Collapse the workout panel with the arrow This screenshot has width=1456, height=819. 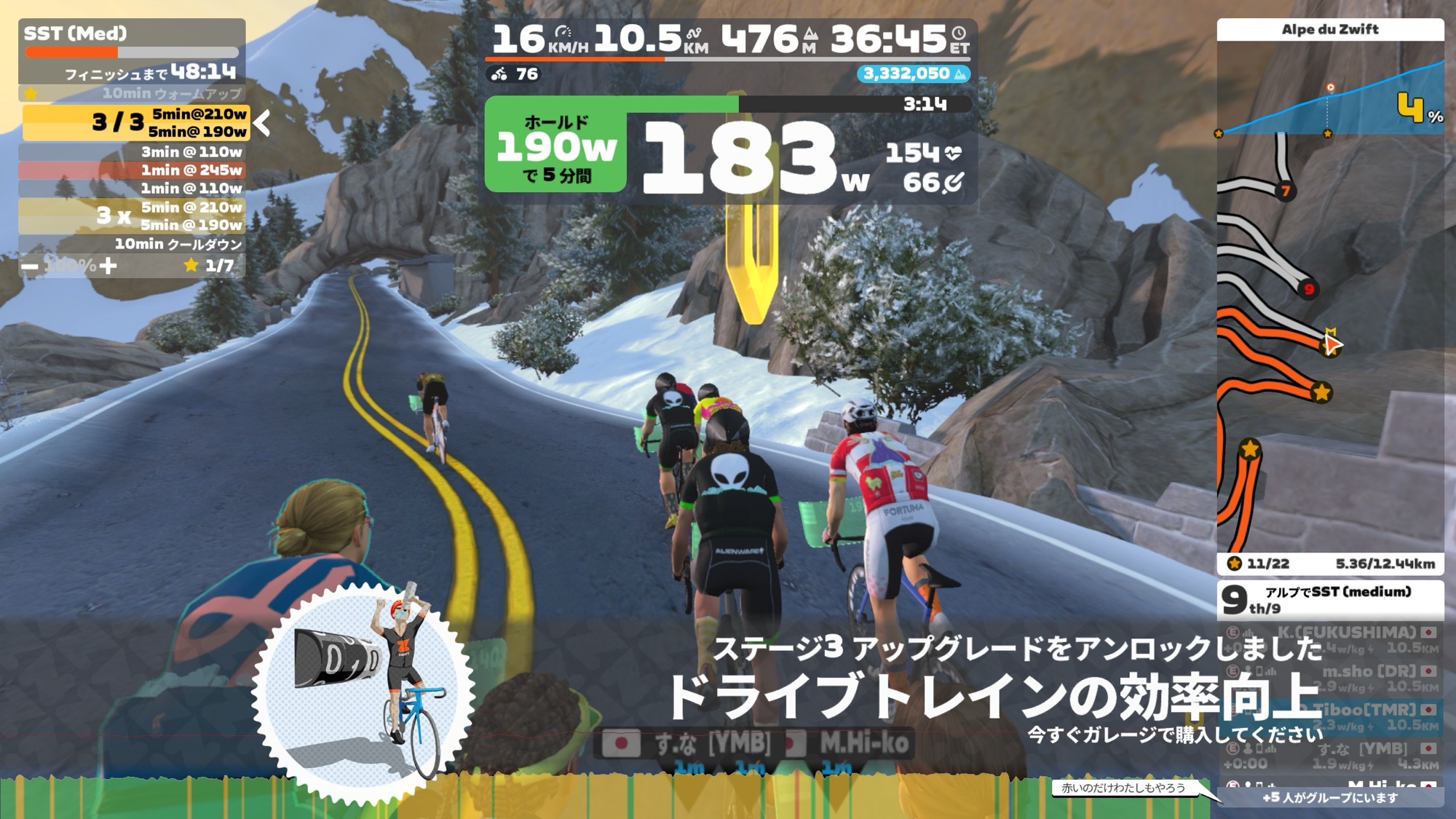(263, 123)
